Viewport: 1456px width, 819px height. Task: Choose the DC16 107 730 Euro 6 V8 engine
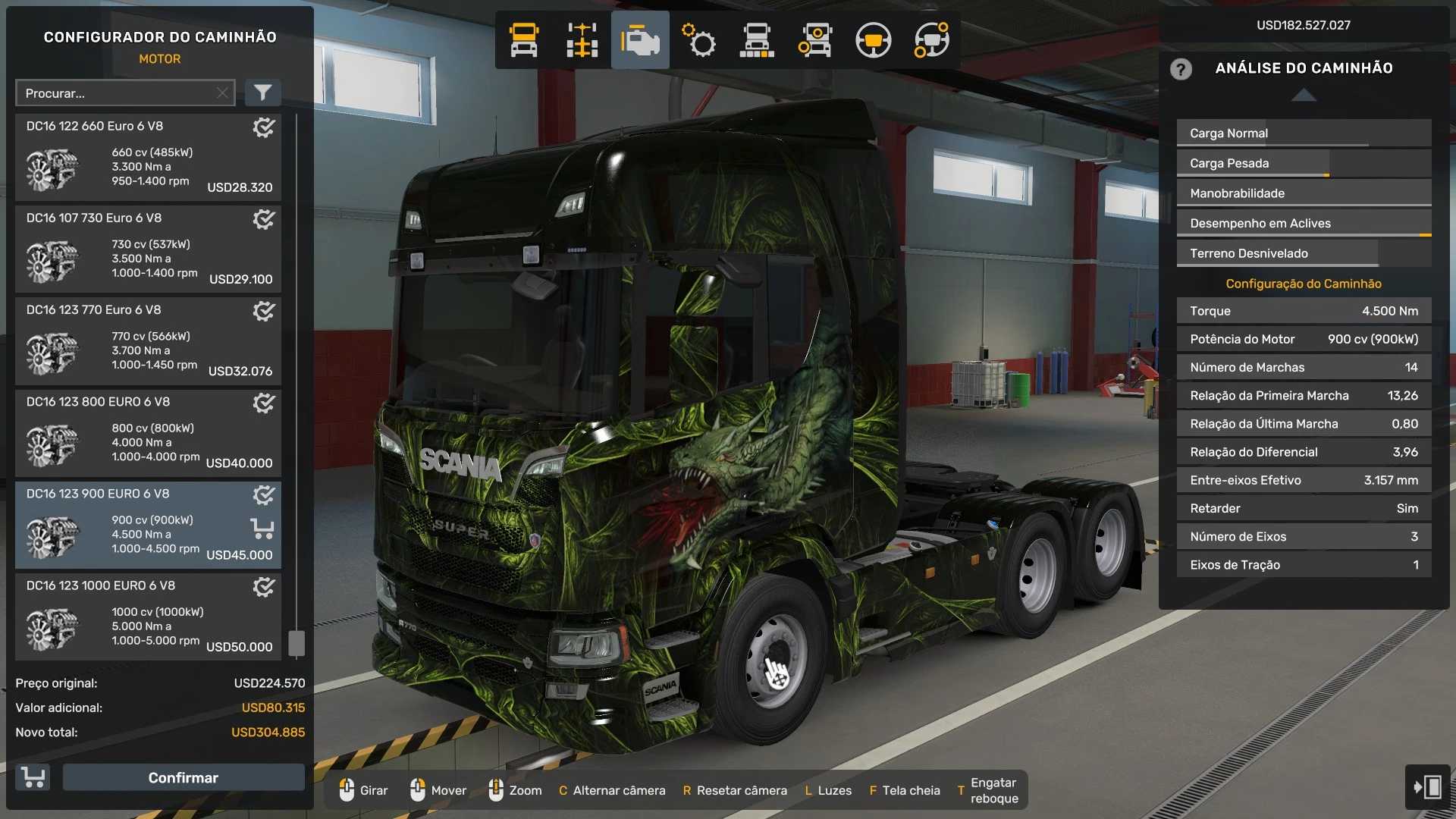click(x=148, y=249)
